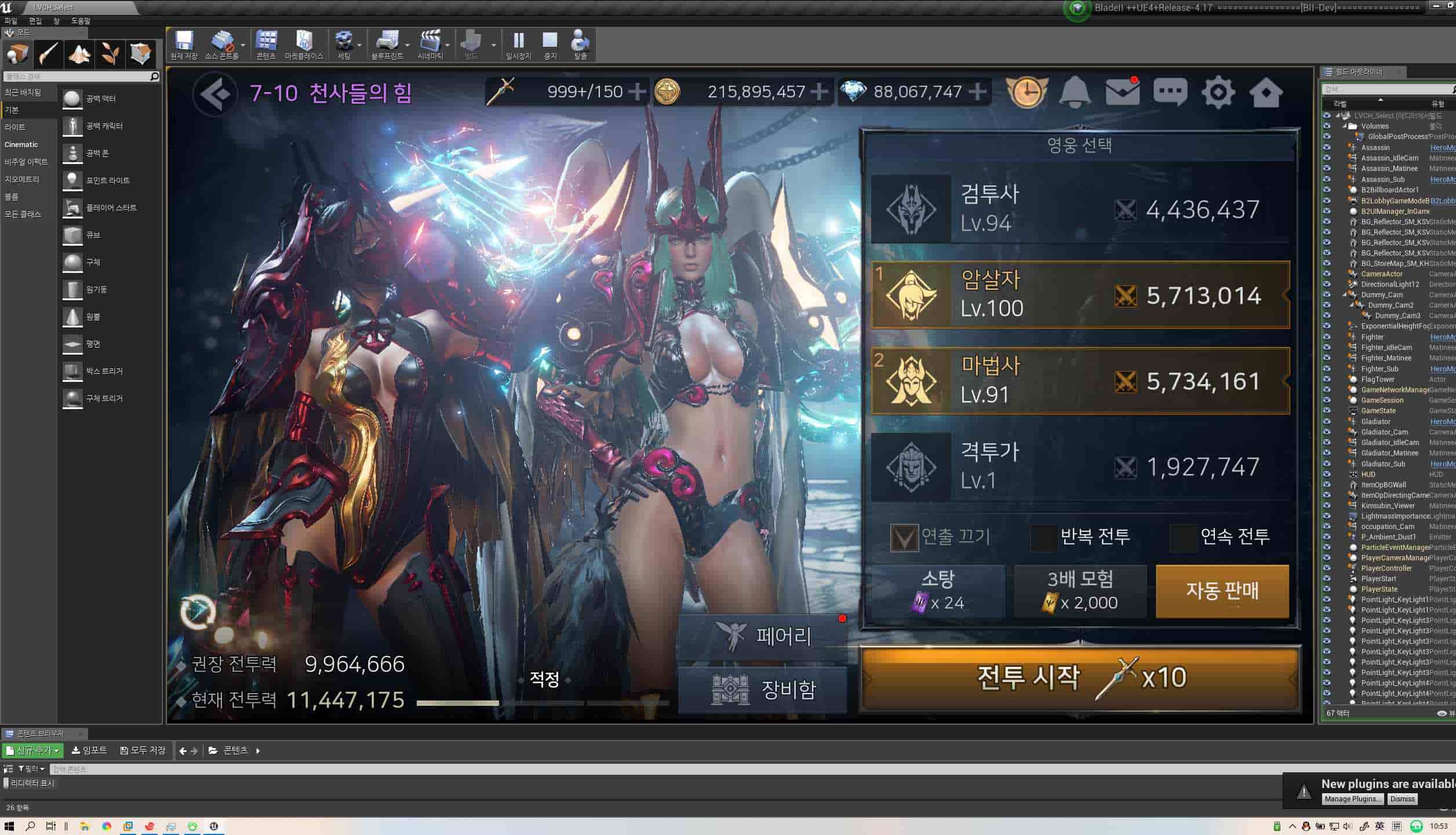Select the Landscape mode icon in Modes panel

pyautogui.click(x=79, y=54)
